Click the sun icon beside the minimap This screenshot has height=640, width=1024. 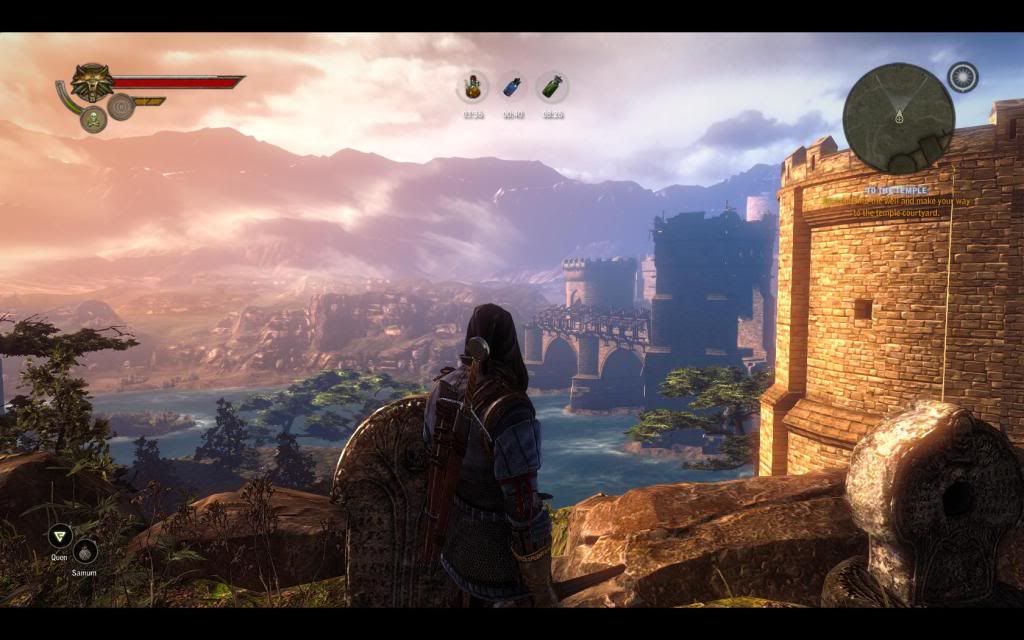(x=962, y=78)
